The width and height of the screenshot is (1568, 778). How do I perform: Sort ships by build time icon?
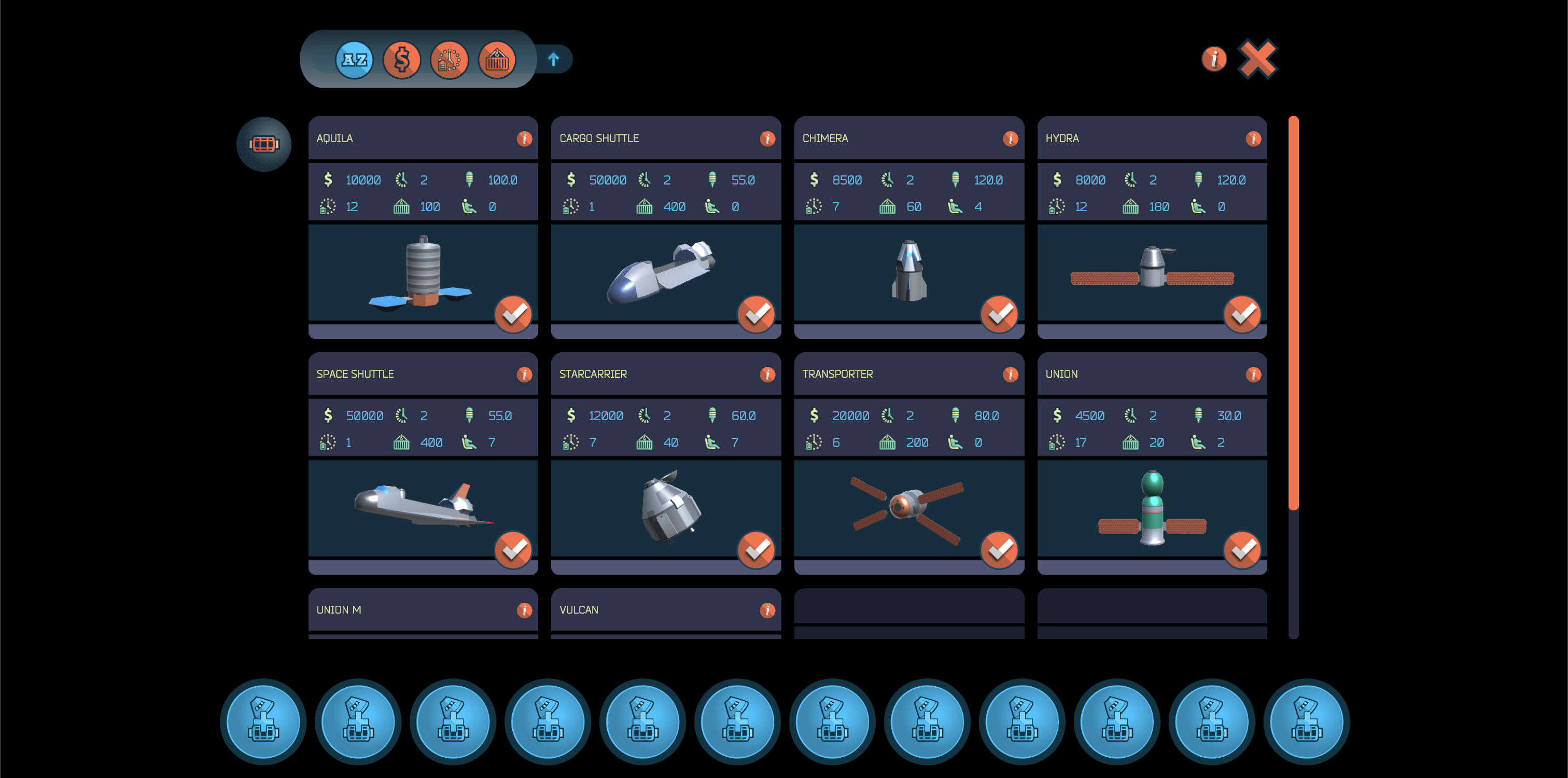(x=449, y=59)
